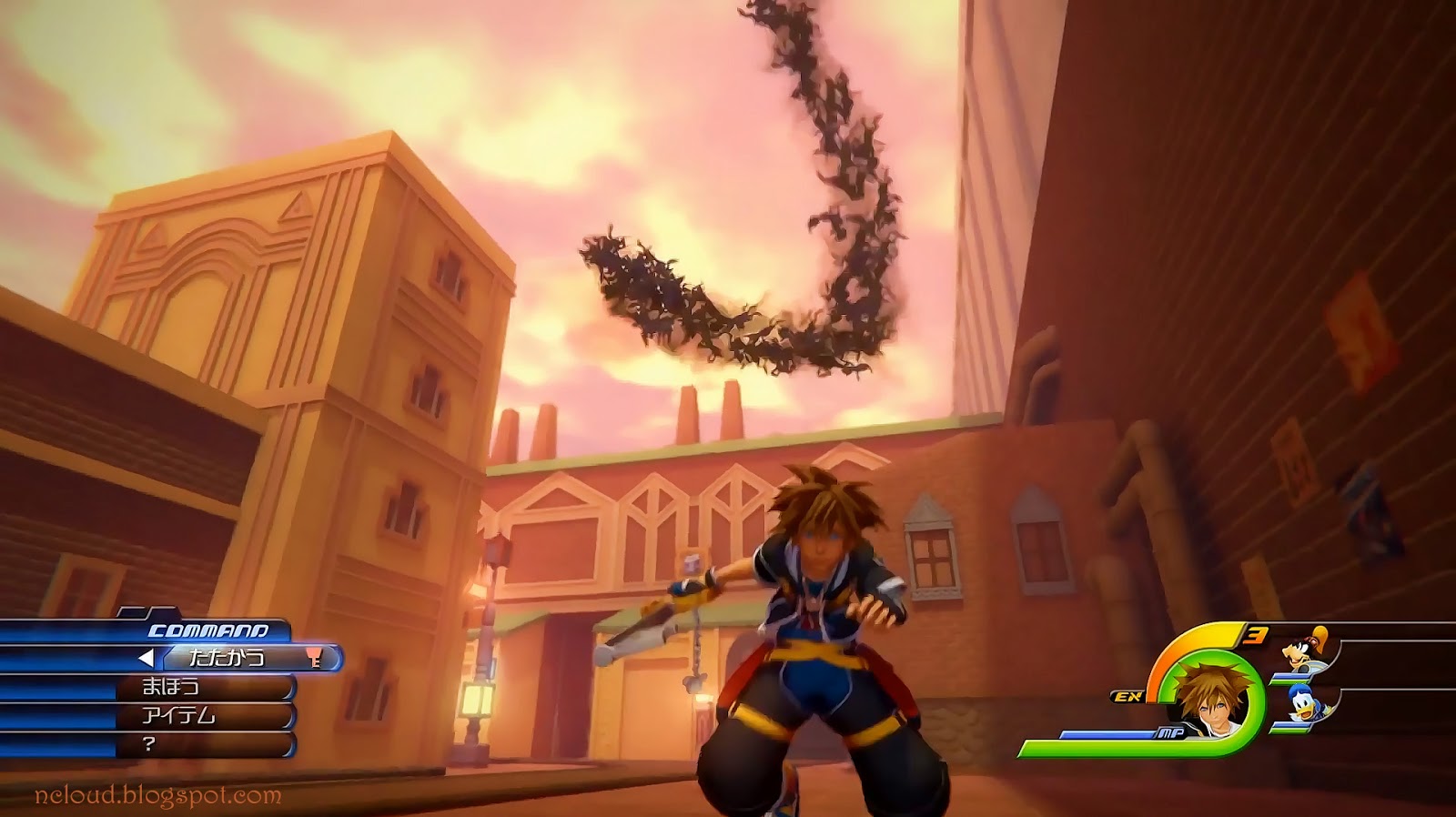Screen dimensions: 1456x817
Task: Click the EX label on the drive gauge
Action: (1128, 696)
